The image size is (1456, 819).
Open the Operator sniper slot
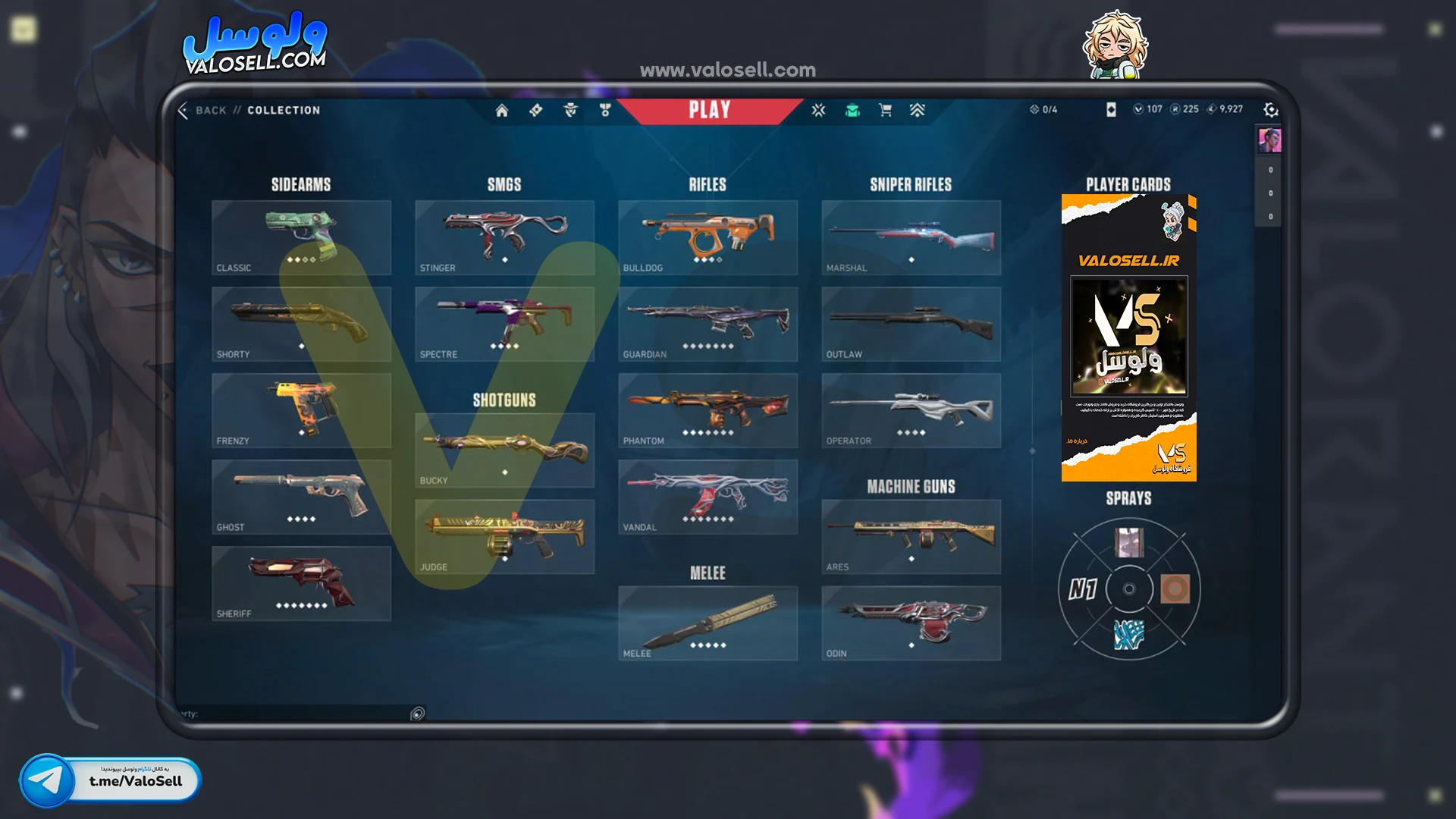[x=911, y=410]
